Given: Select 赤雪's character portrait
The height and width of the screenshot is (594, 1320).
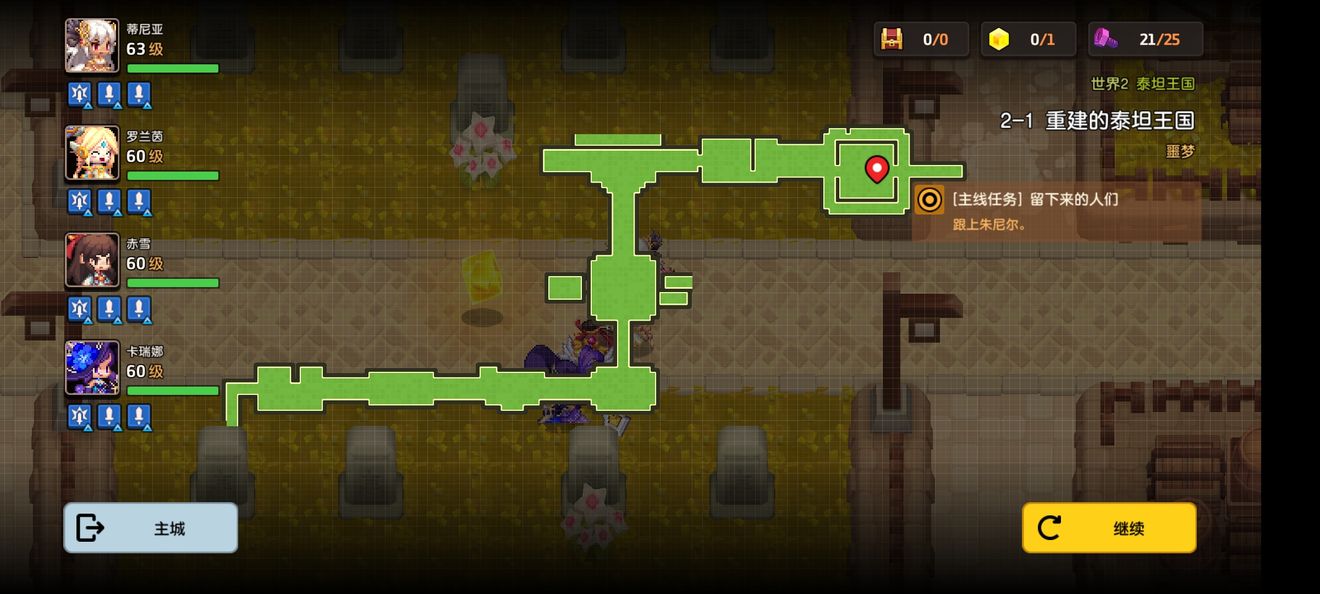Looking at the screenshot, I should [x=92, y=261].
